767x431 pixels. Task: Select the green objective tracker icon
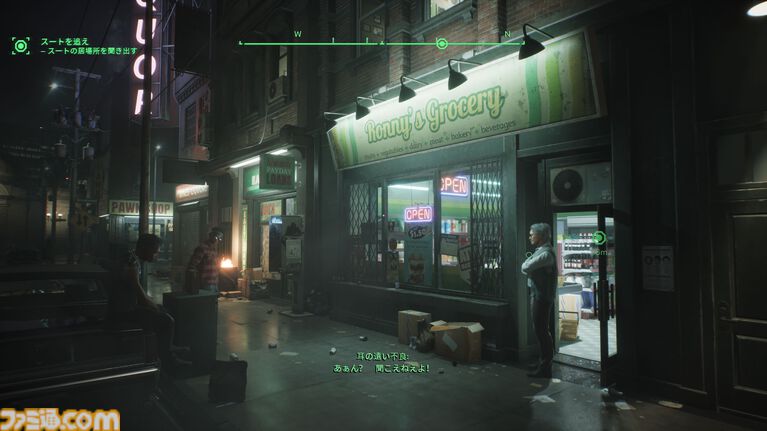pyautogui.click(x=20, y=45)
